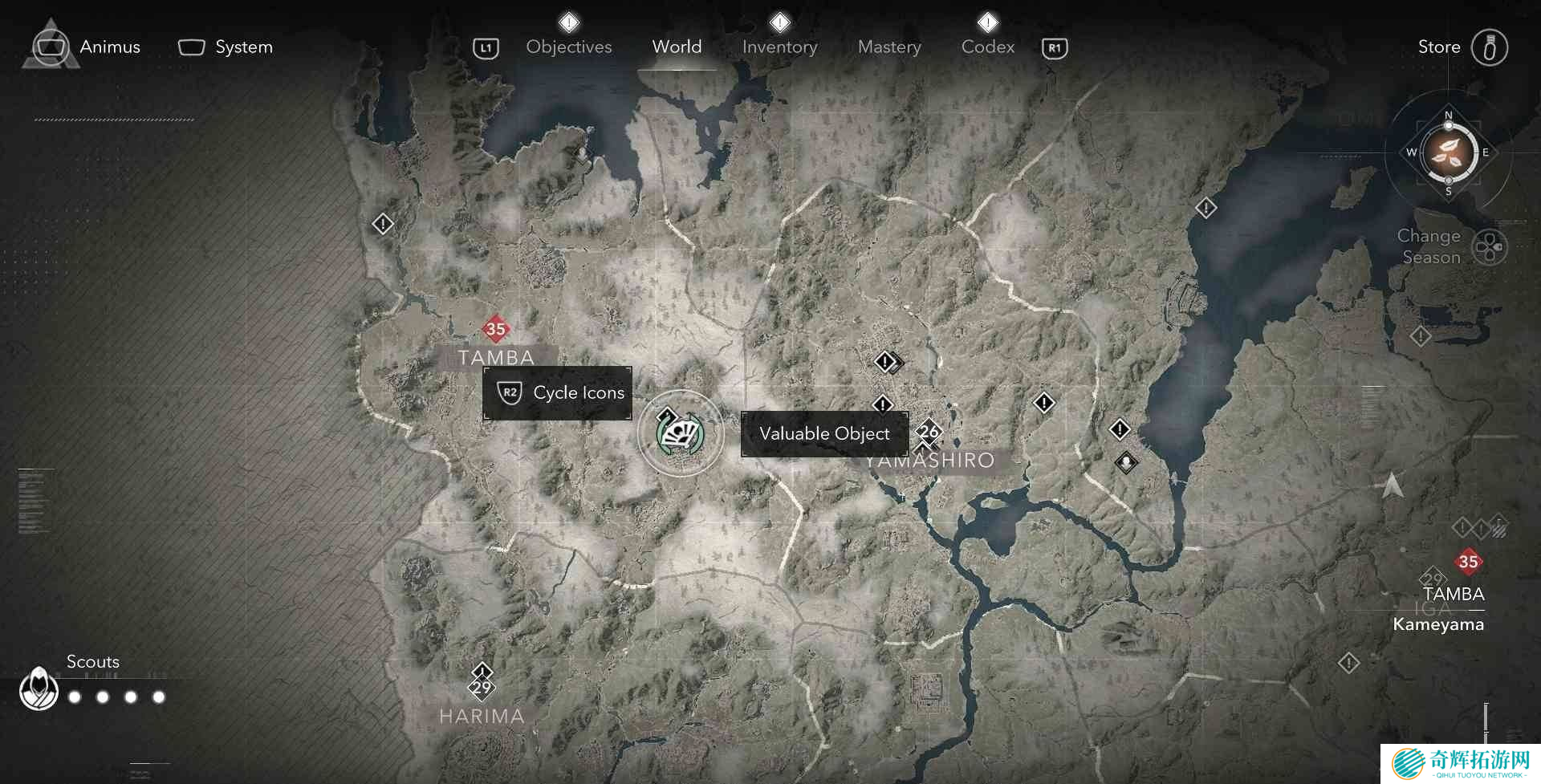Viewport: 1541px width, 784px height.
Task: Open the Objectives tab
Action: (x=568, y=47)
